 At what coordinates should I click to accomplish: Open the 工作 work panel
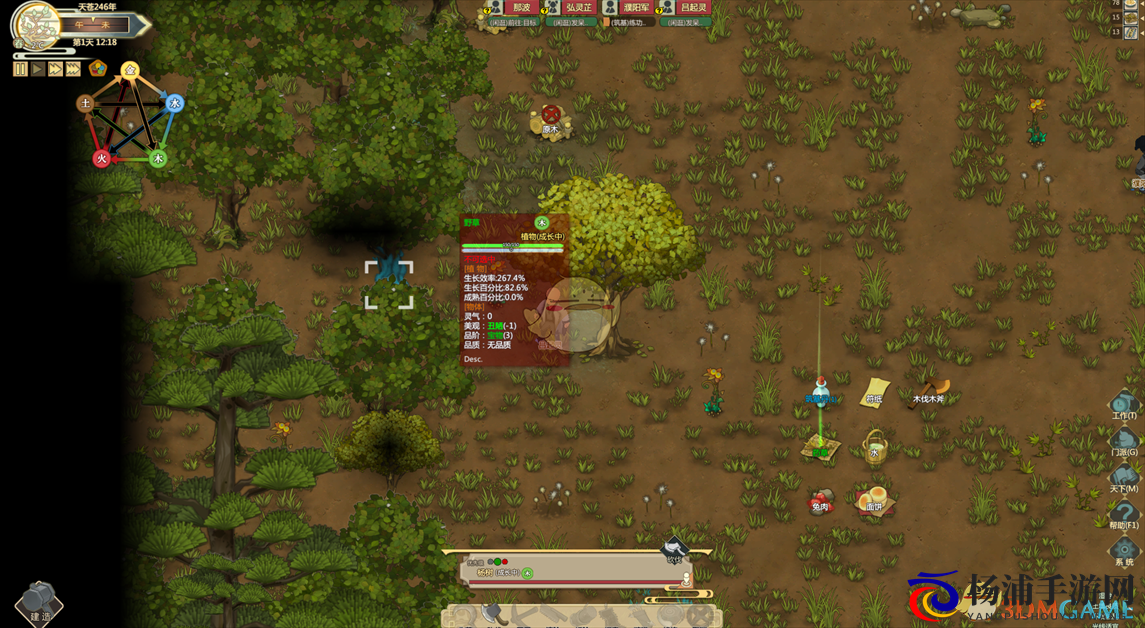click(1124, 405)
